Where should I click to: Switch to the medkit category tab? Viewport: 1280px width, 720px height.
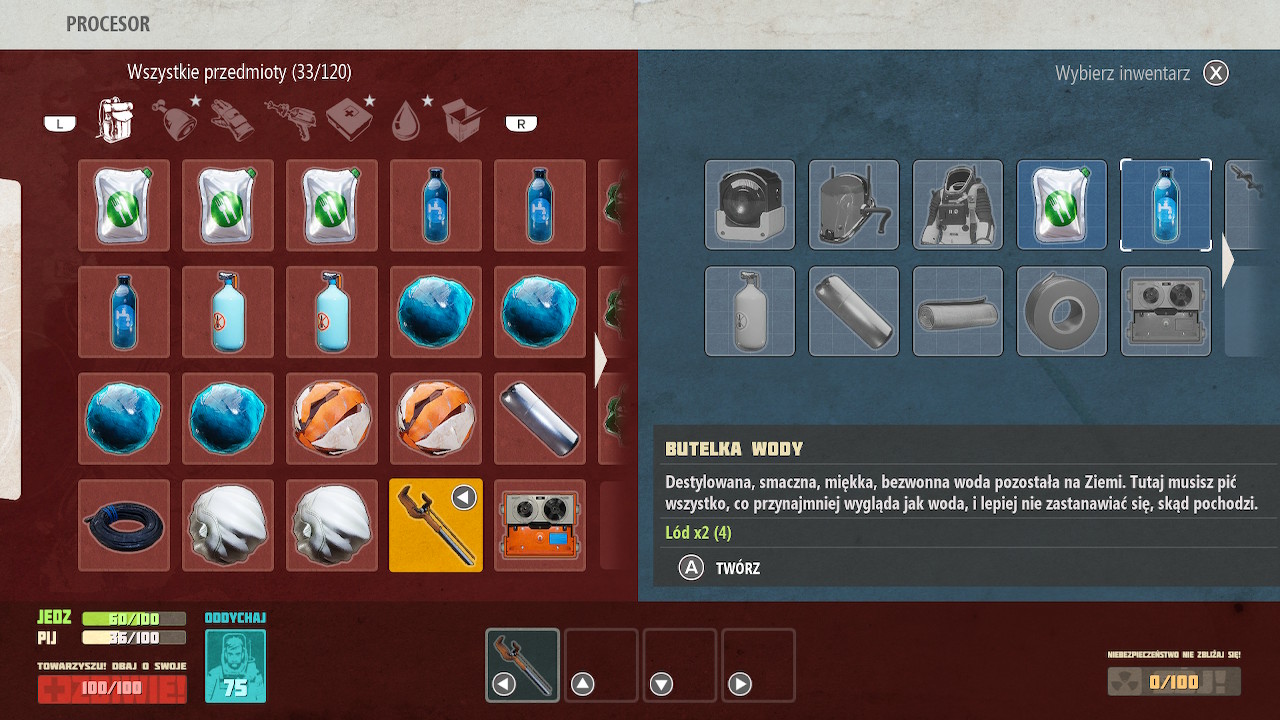tap(348, 120)
